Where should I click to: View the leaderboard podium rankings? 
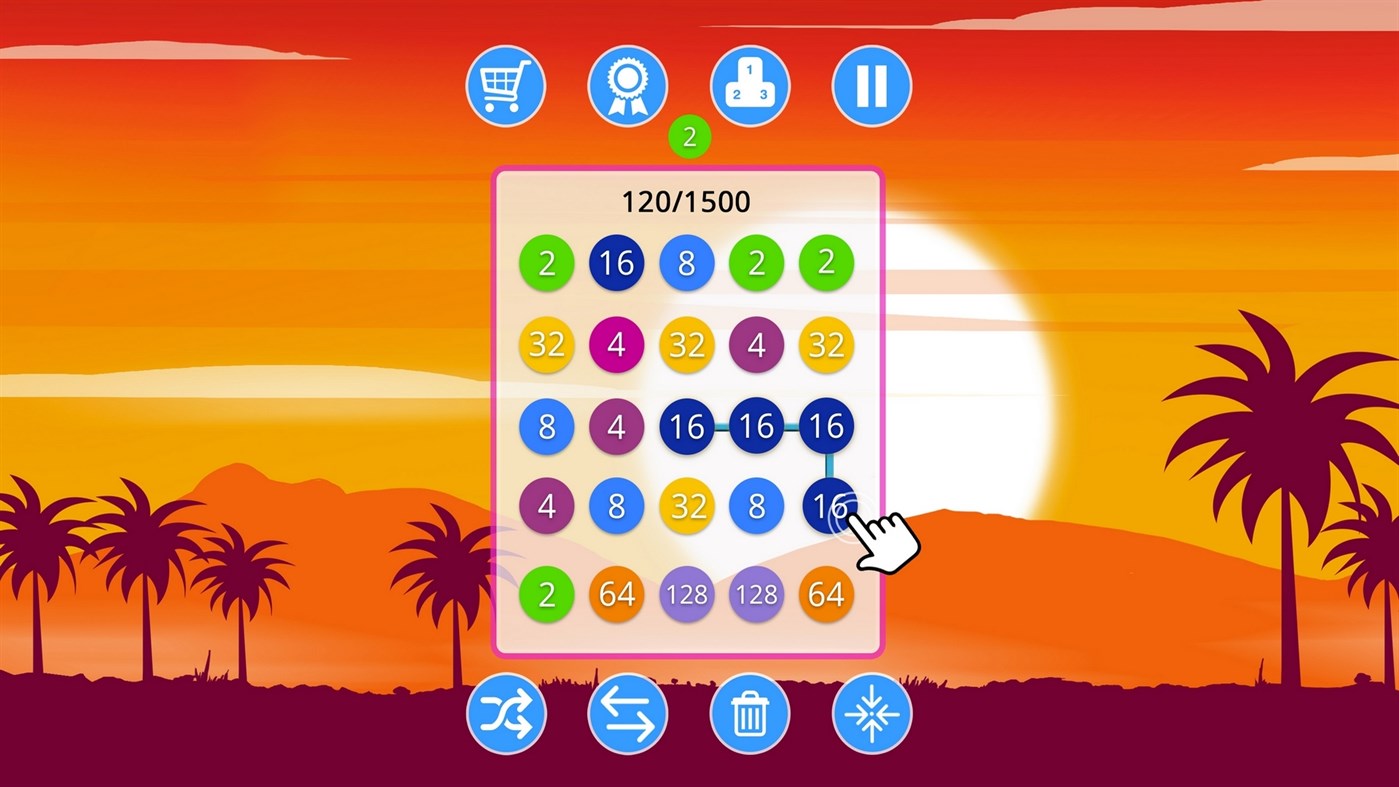(749, 86)
